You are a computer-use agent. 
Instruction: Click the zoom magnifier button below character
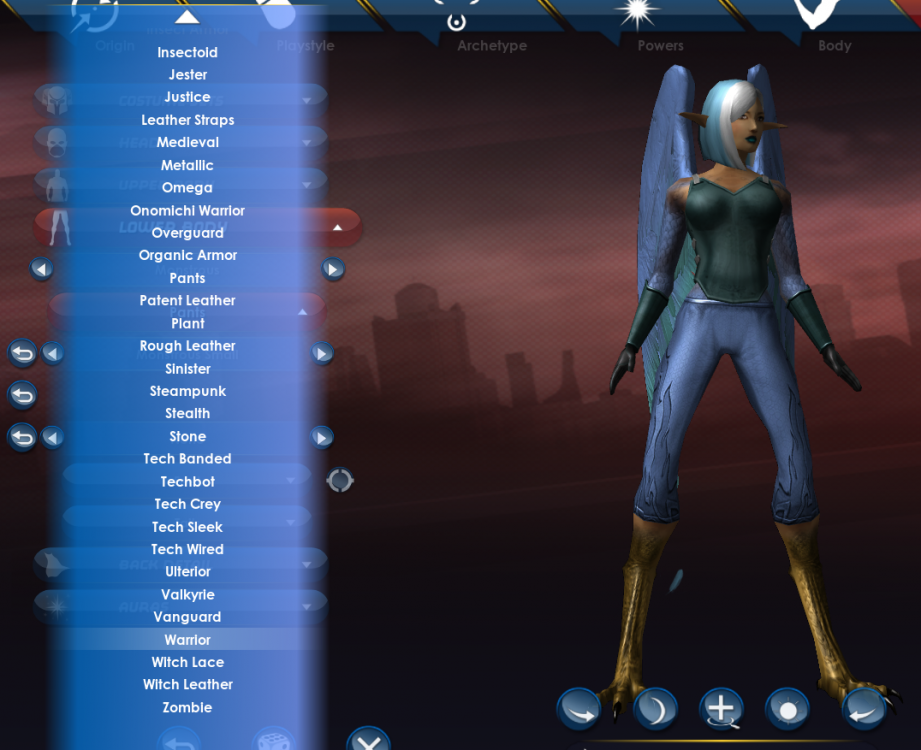pos(720,709)
